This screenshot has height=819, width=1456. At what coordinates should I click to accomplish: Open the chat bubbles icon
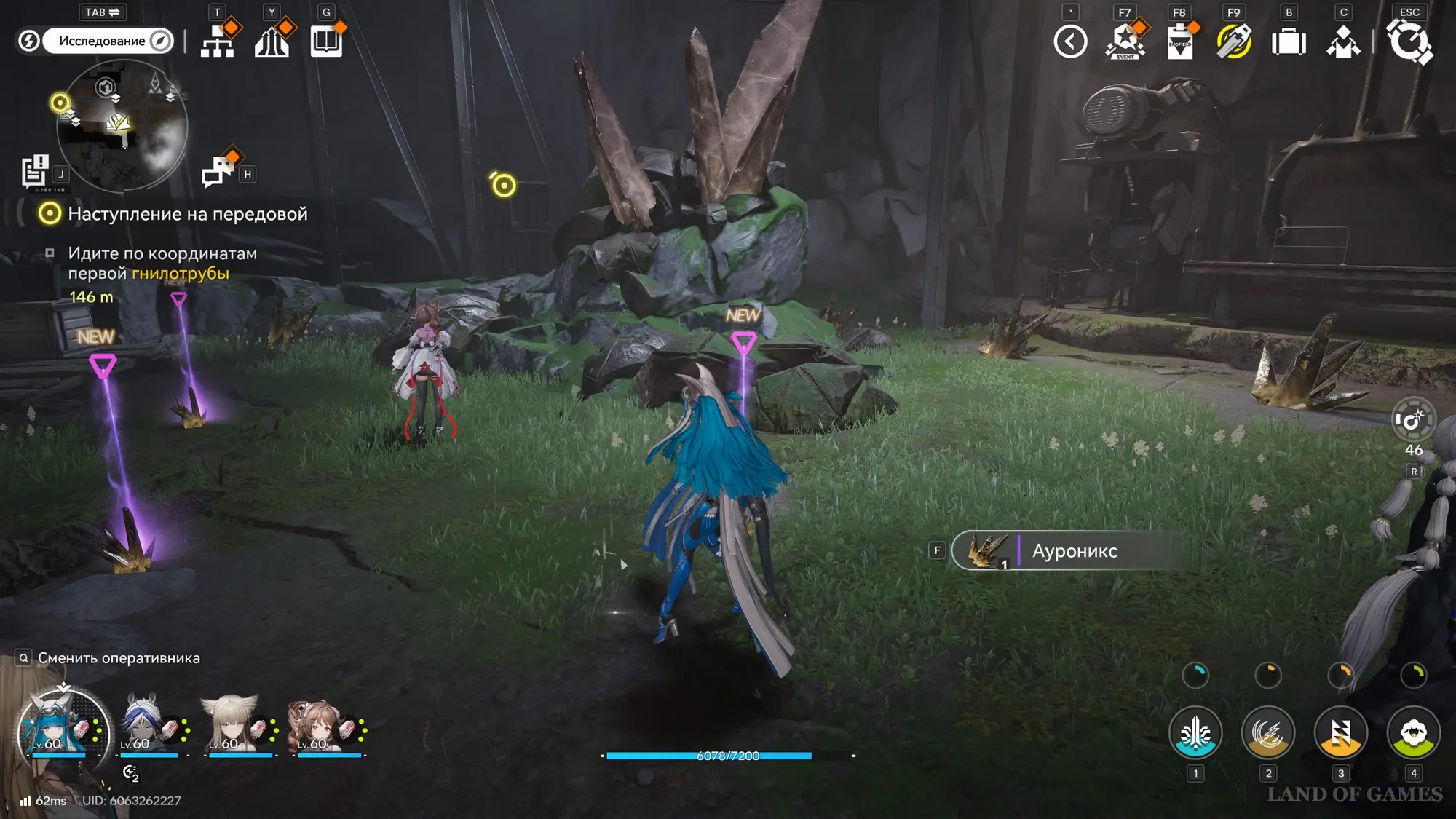click(x=218, y=171)
